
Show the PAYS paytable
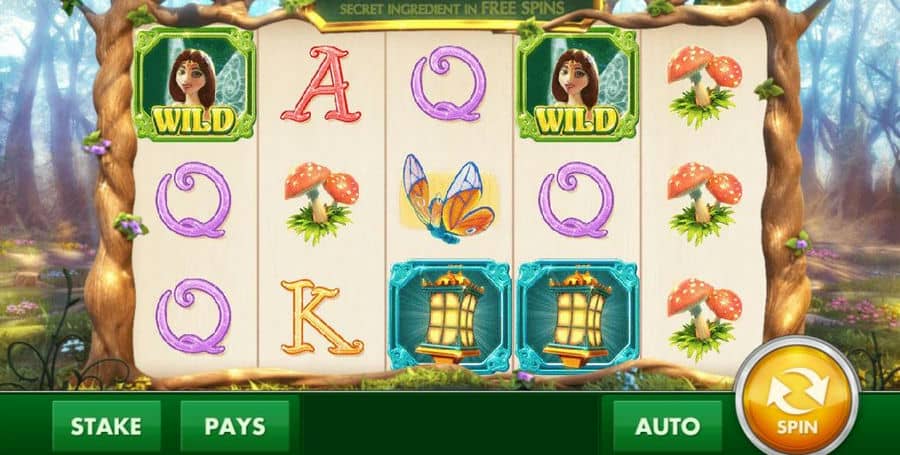click(x=235, y=425)
